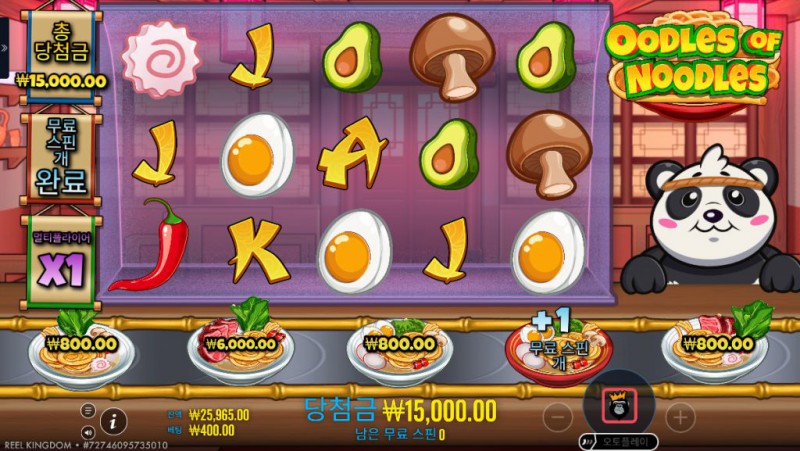Decrease the bet with minus button
Image resolution: width=800 pixels, height=451 pixels.
click(x=558, y=416)
